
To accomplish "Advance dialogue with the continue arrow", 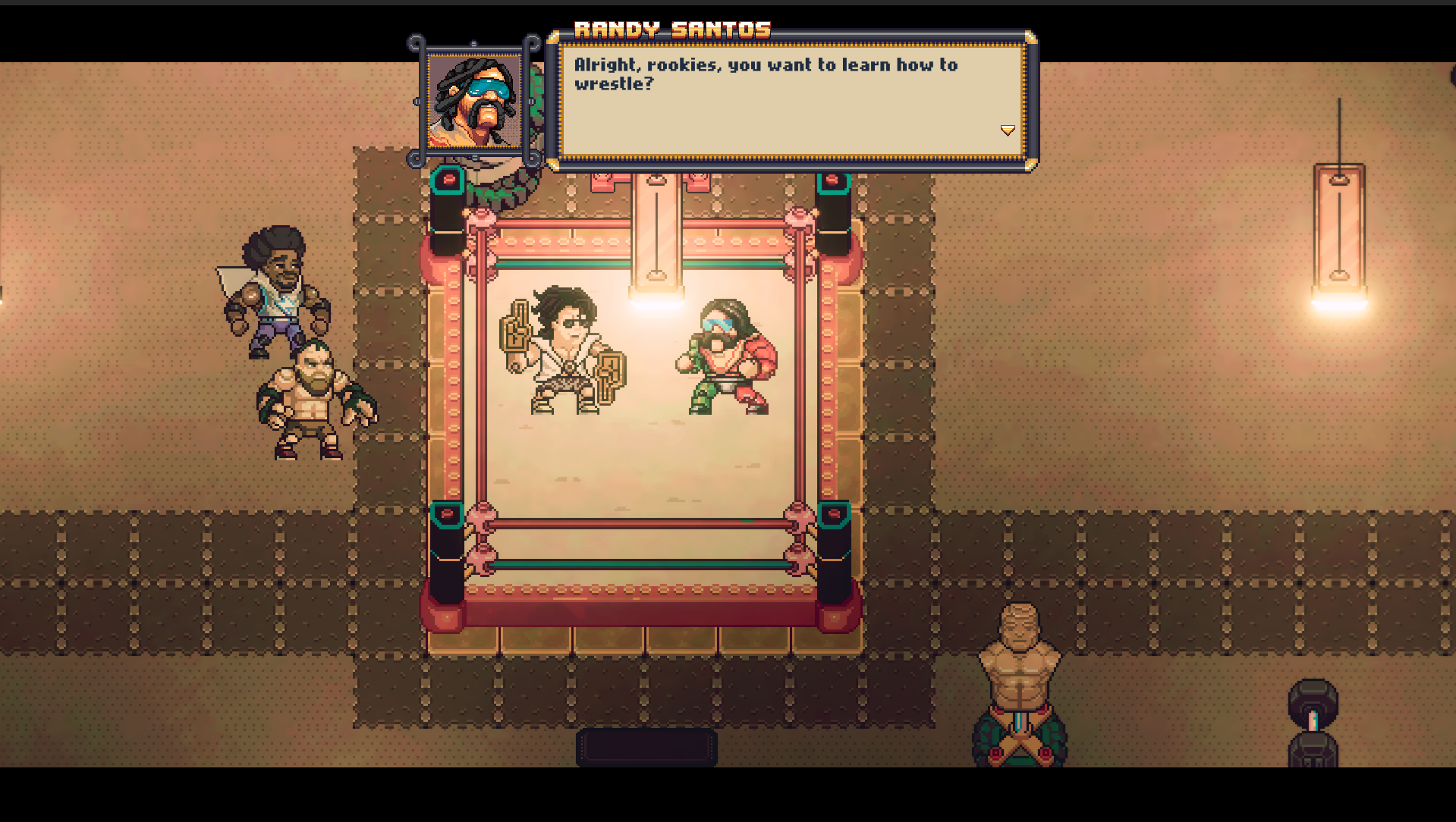I will (x=1008, y=130).
